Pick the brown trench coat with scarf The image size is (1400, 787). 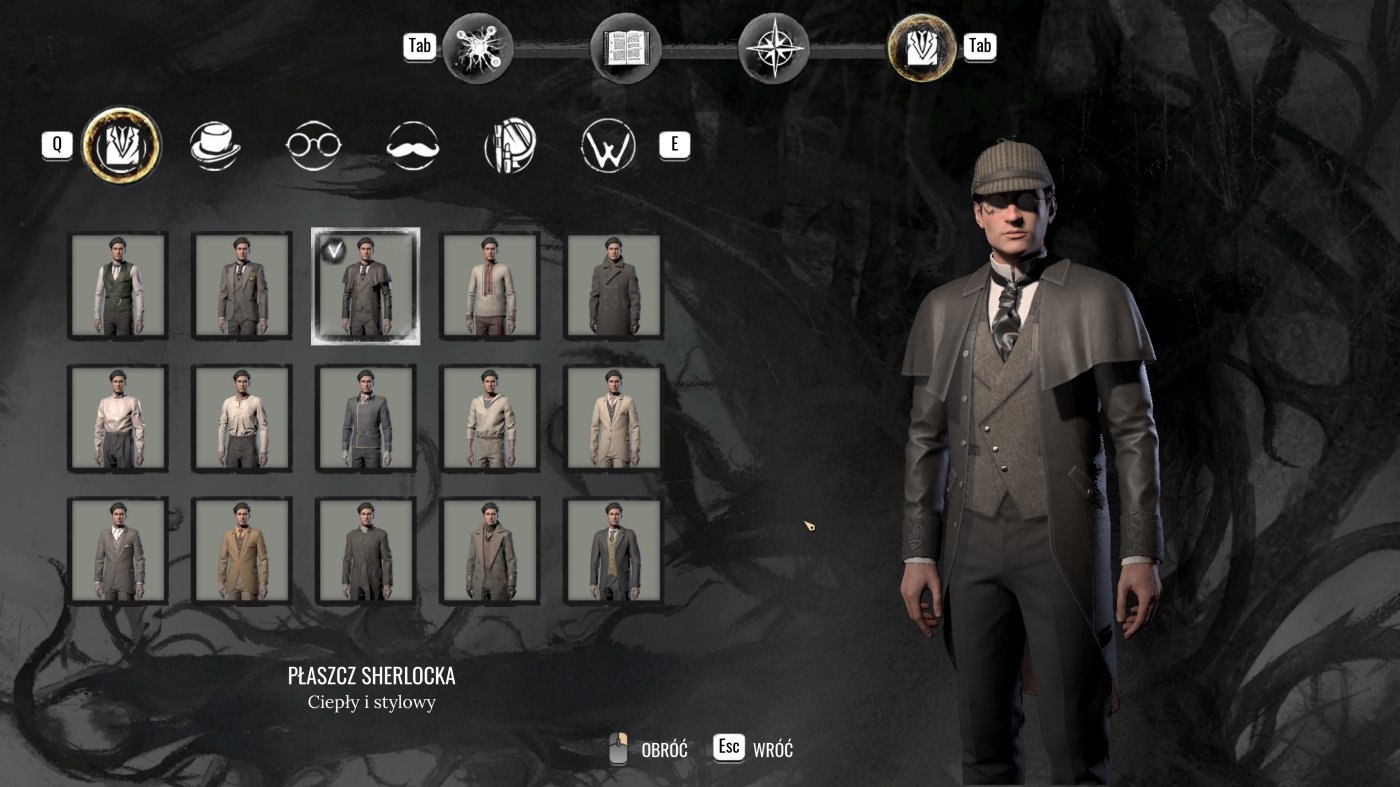490,551
